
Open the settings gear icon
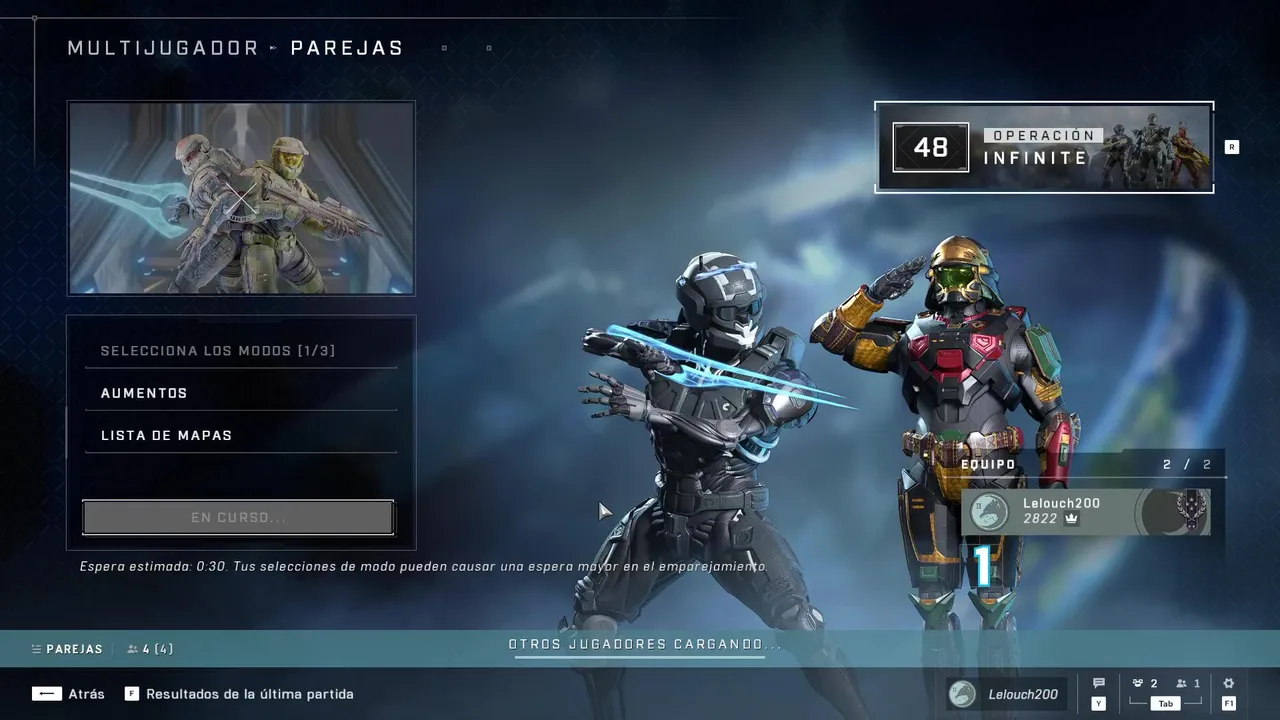pos(1229,684)
